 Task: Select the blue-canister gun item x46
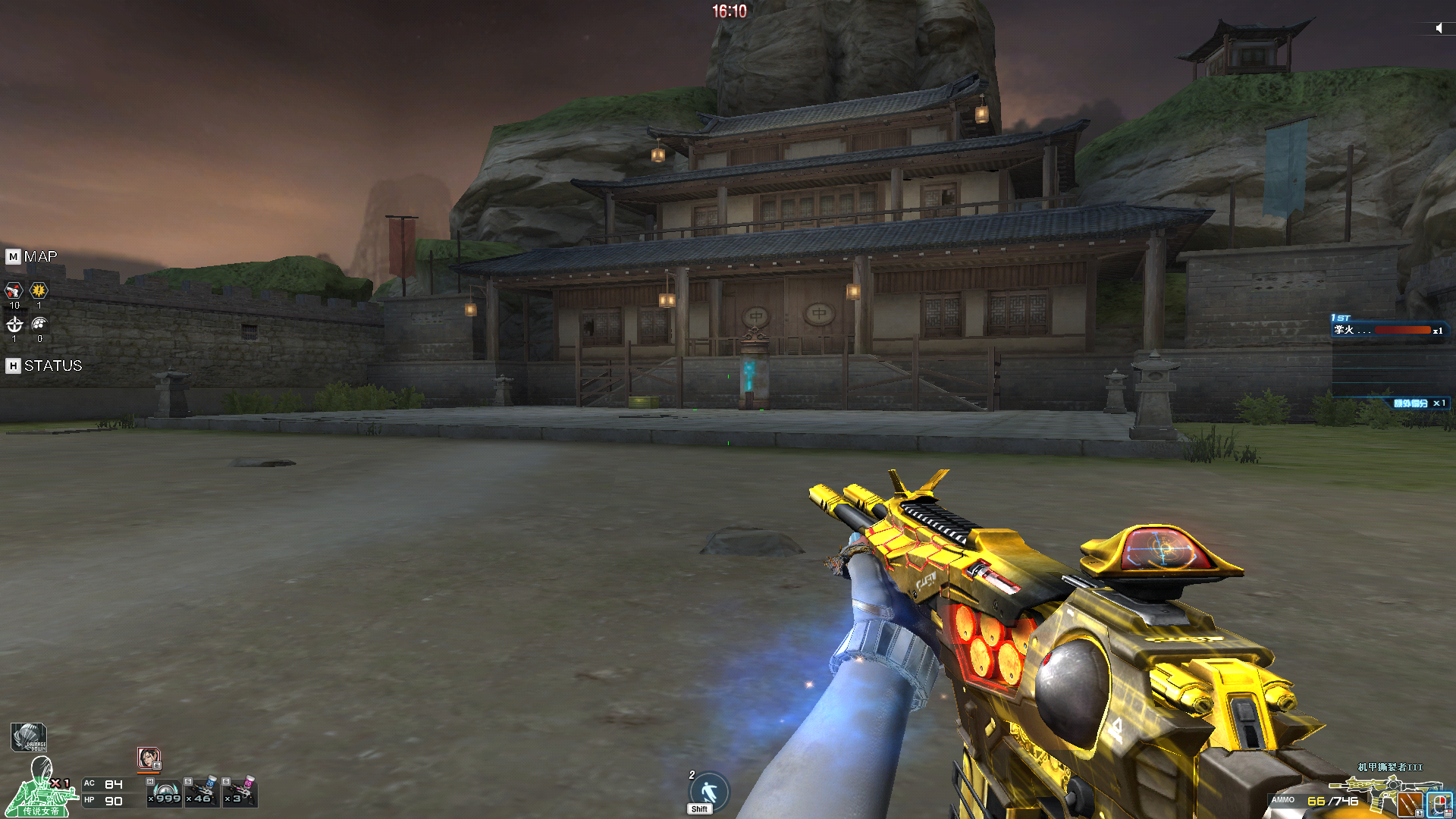[202, 792]
